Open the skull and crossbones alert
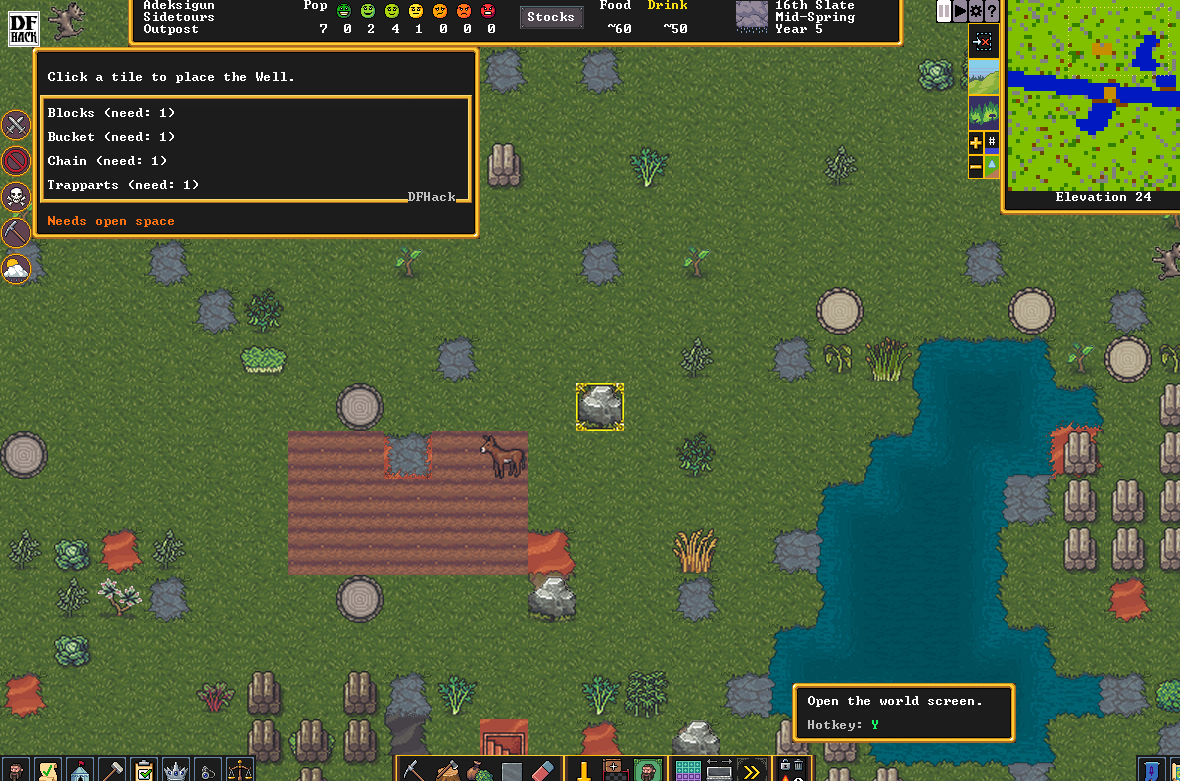Image resolution: width=1180 pixels, height=781 pixels. point(16,196)
